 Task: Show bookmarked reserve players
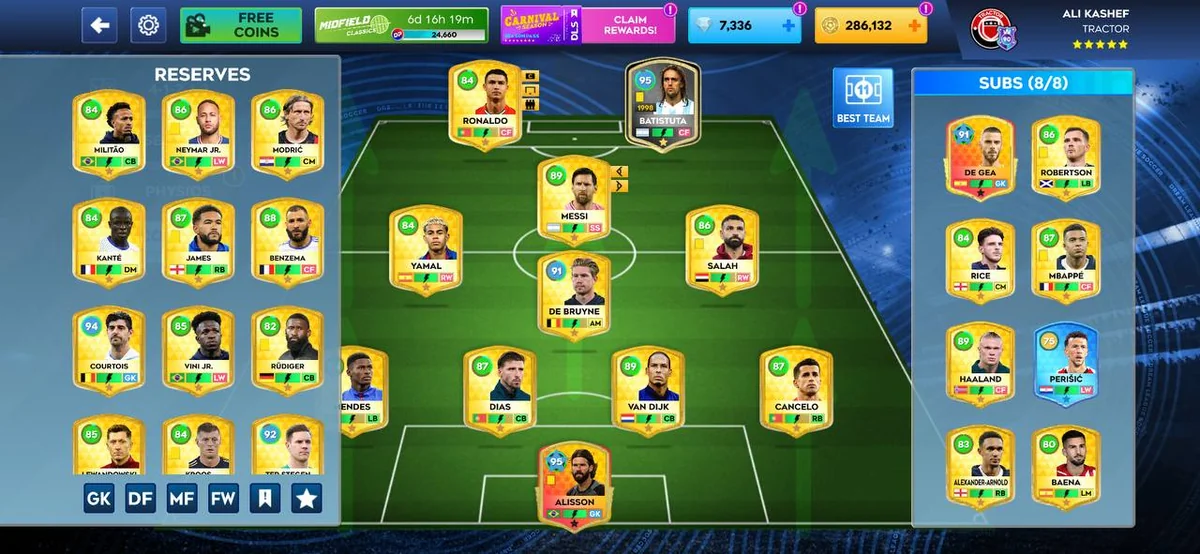tap(265, 498)
